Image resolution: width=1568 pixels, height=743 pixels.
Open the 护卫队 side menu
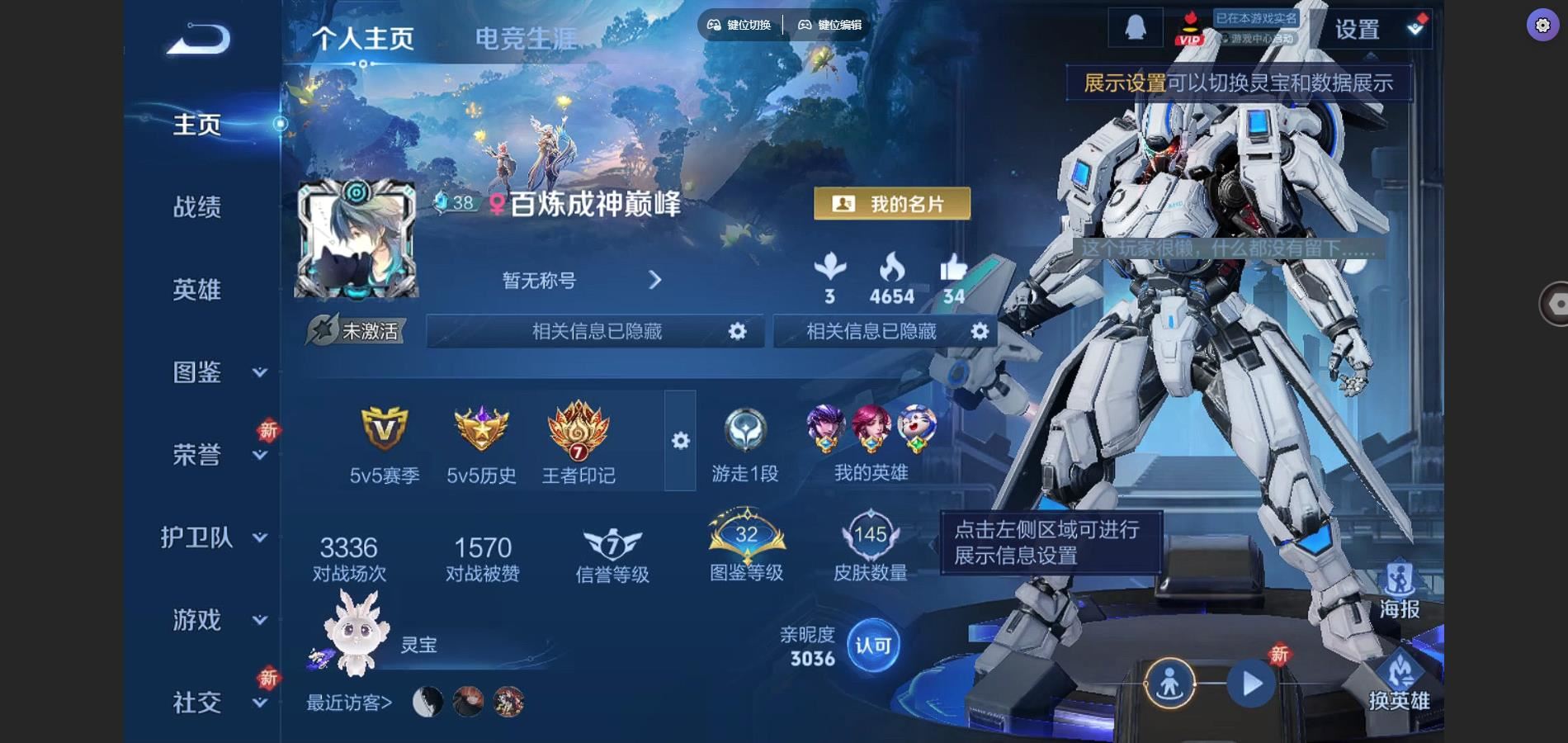213,537
